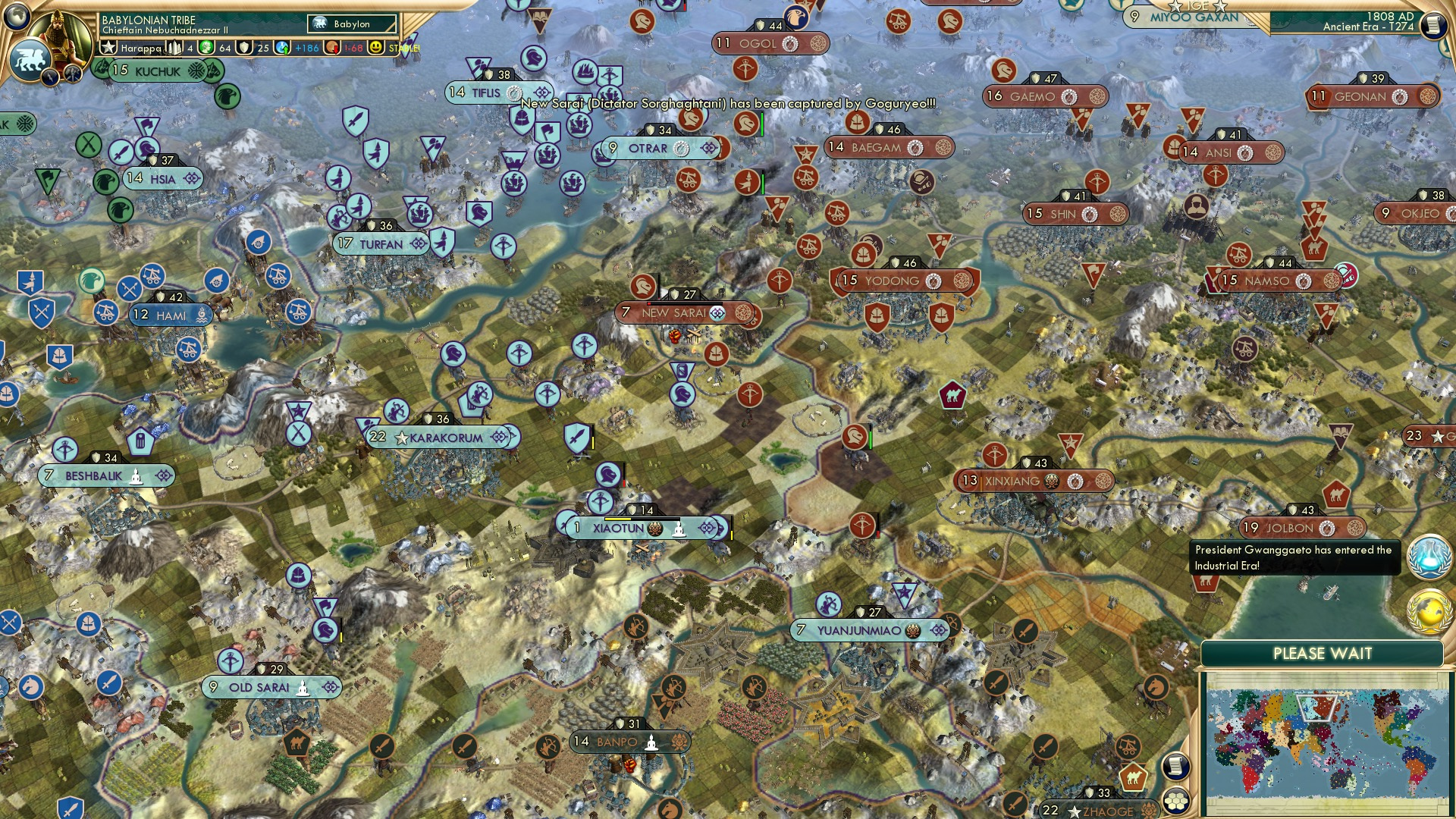
Task: Toggle the city focus reticle on Karakorum's banner
Action: pyautogui.click(x=500, y=436)
